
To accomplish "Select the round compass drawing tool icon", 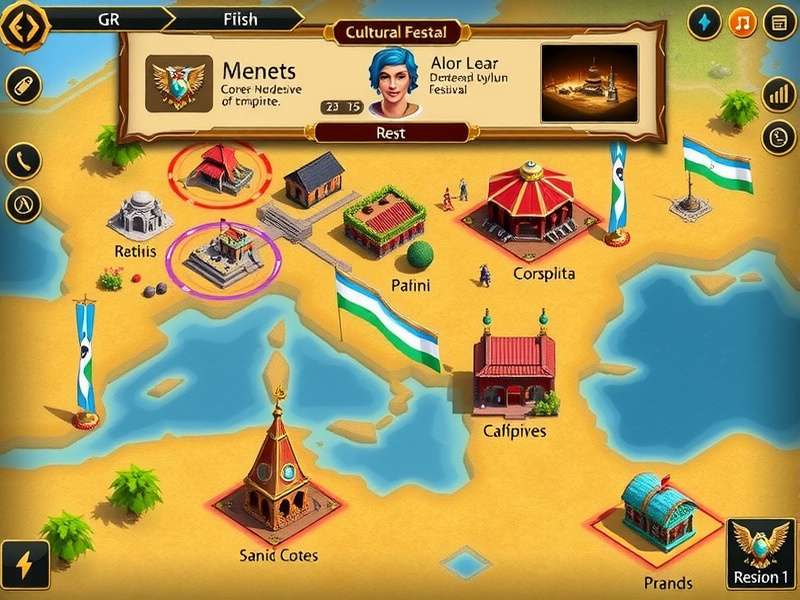I will tap(22, 204).
